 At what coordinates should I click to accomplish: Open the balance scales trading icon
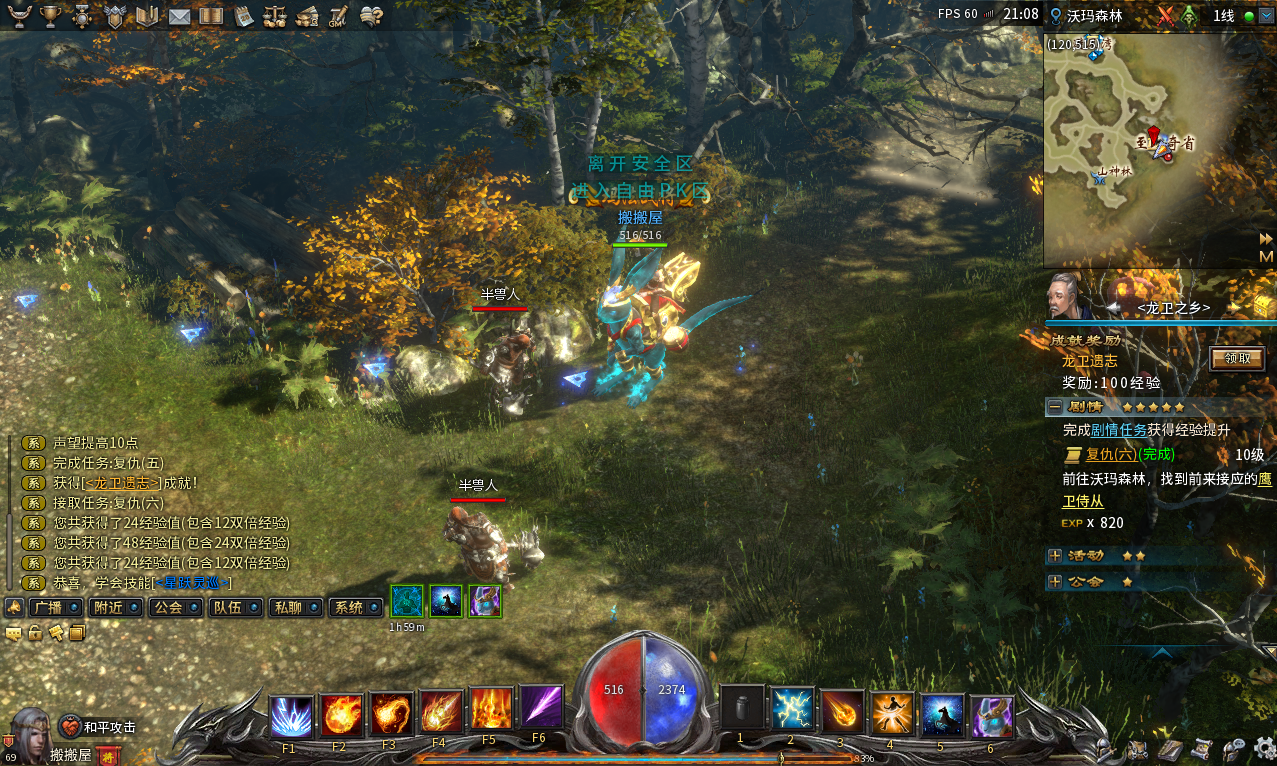[274, 16]
